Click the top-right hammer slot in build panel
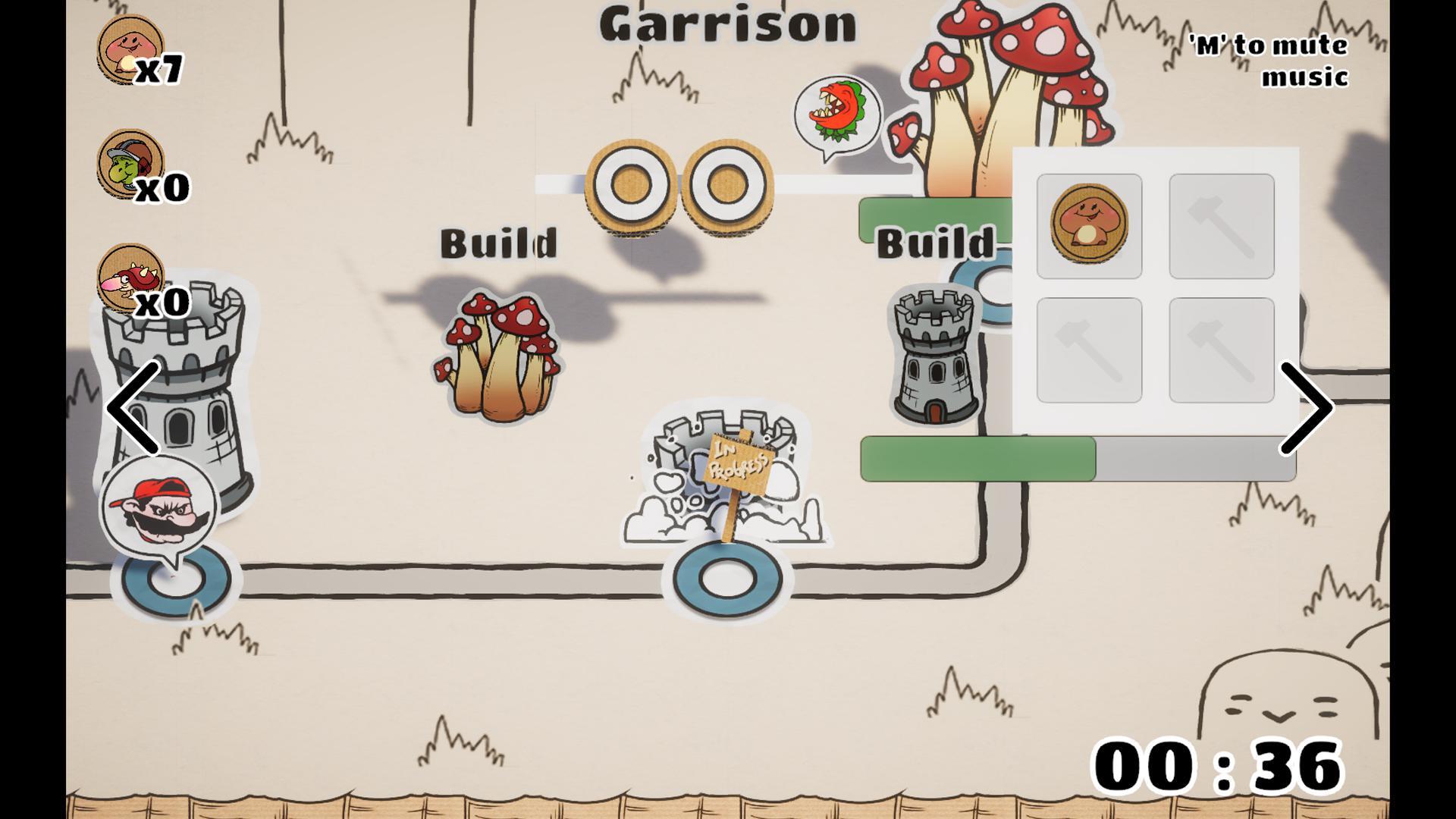1456x819 pixels. tap(1221, 227)
